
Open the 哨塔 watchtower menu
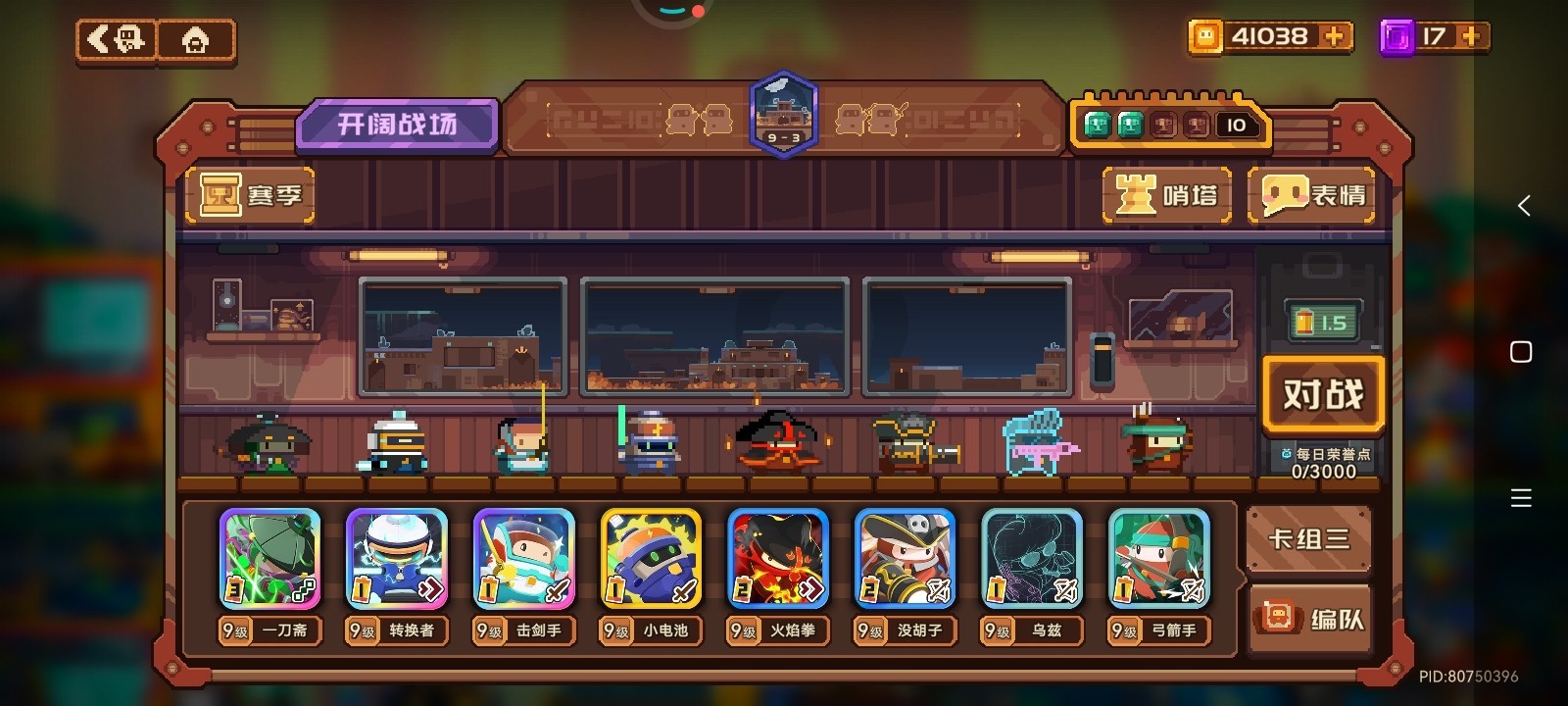[1168, 195]
